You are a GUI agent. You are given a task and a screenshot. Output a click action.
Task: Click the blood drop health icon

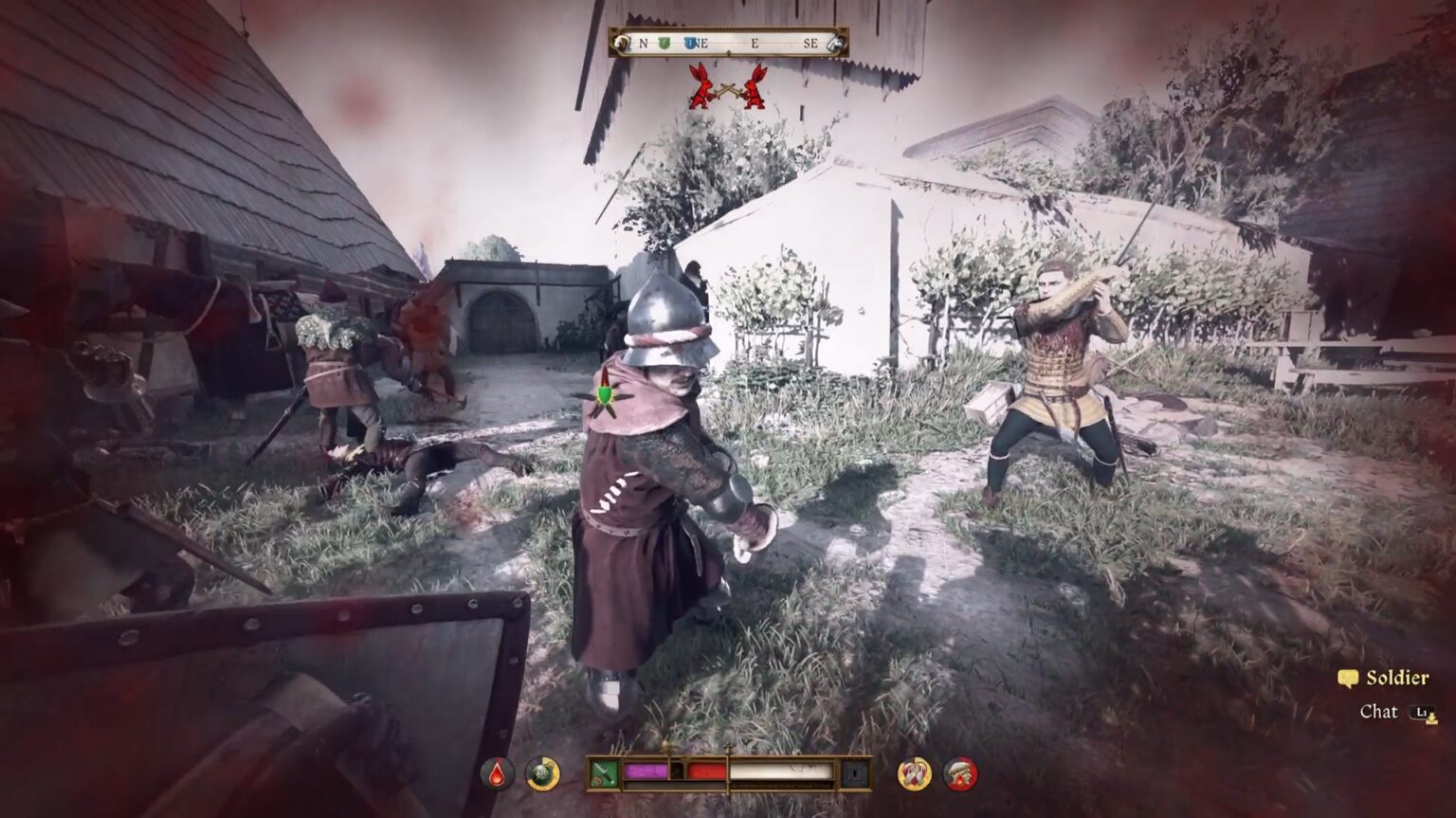[495, 772]
